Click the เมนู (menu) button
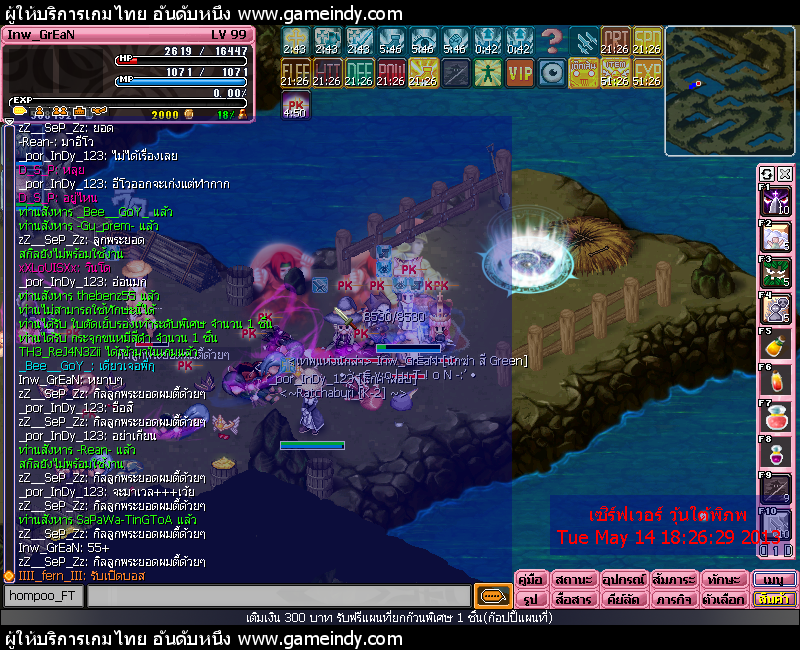 (x=775, y=580)
